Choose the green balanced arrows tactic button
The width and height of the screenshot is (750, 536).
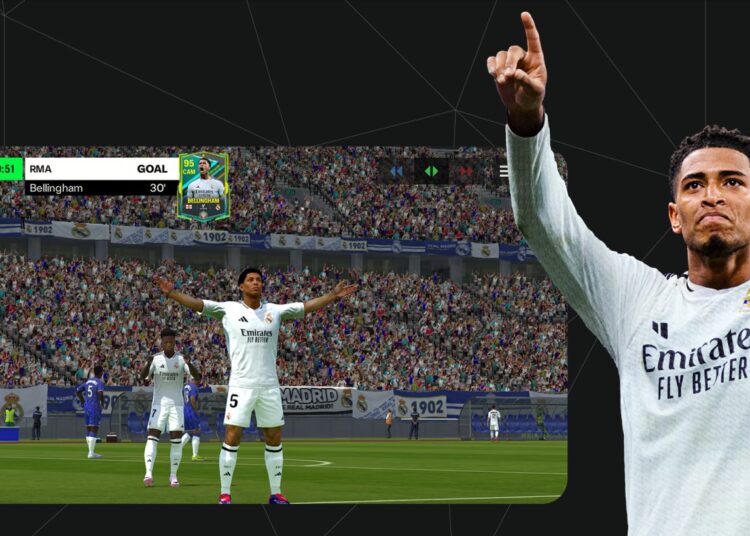click(x=431, y=171)
